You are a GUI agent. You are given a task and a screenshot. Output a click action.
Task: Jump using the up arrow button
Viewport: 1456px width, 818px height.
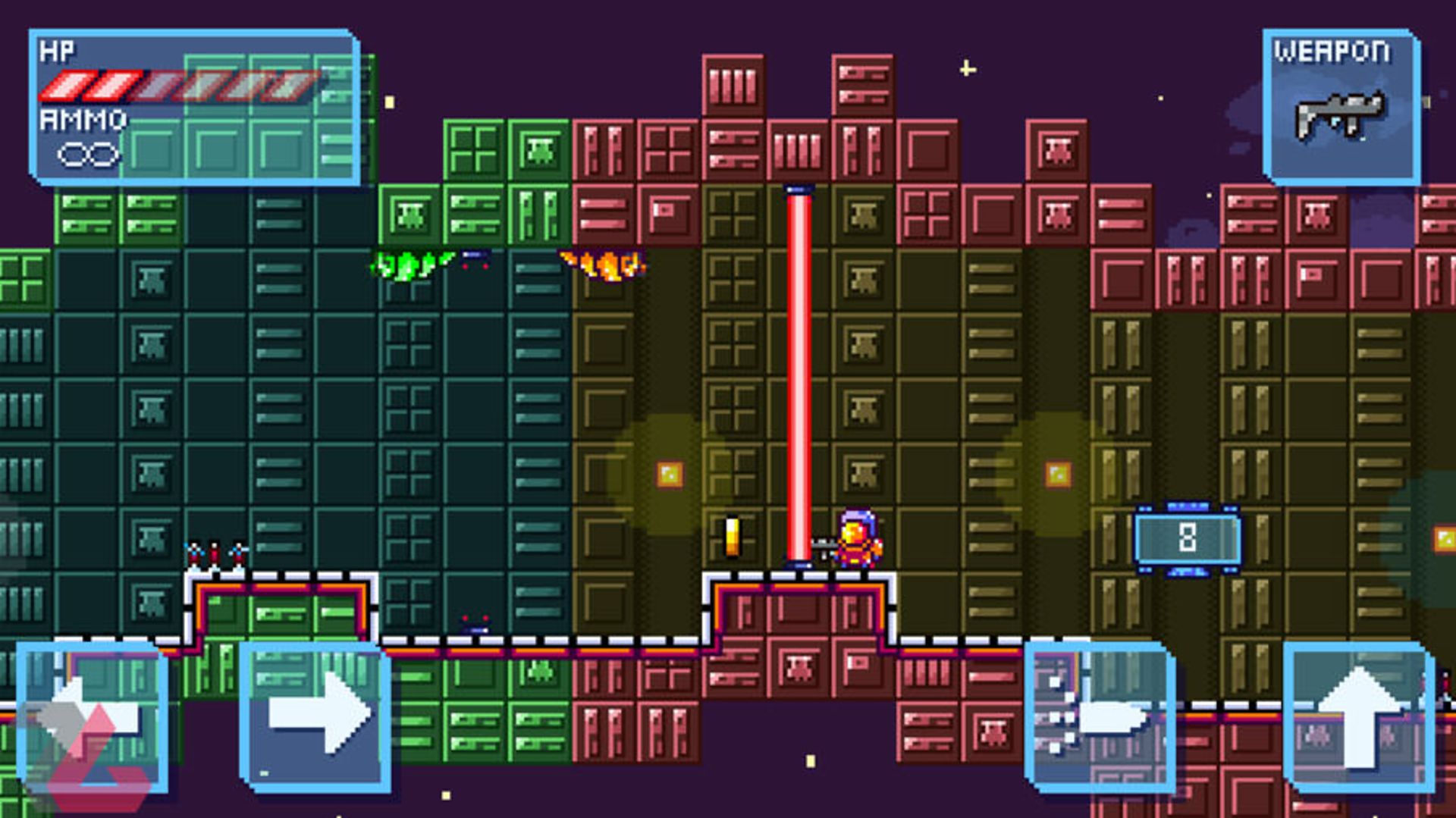pos(1359,716)
